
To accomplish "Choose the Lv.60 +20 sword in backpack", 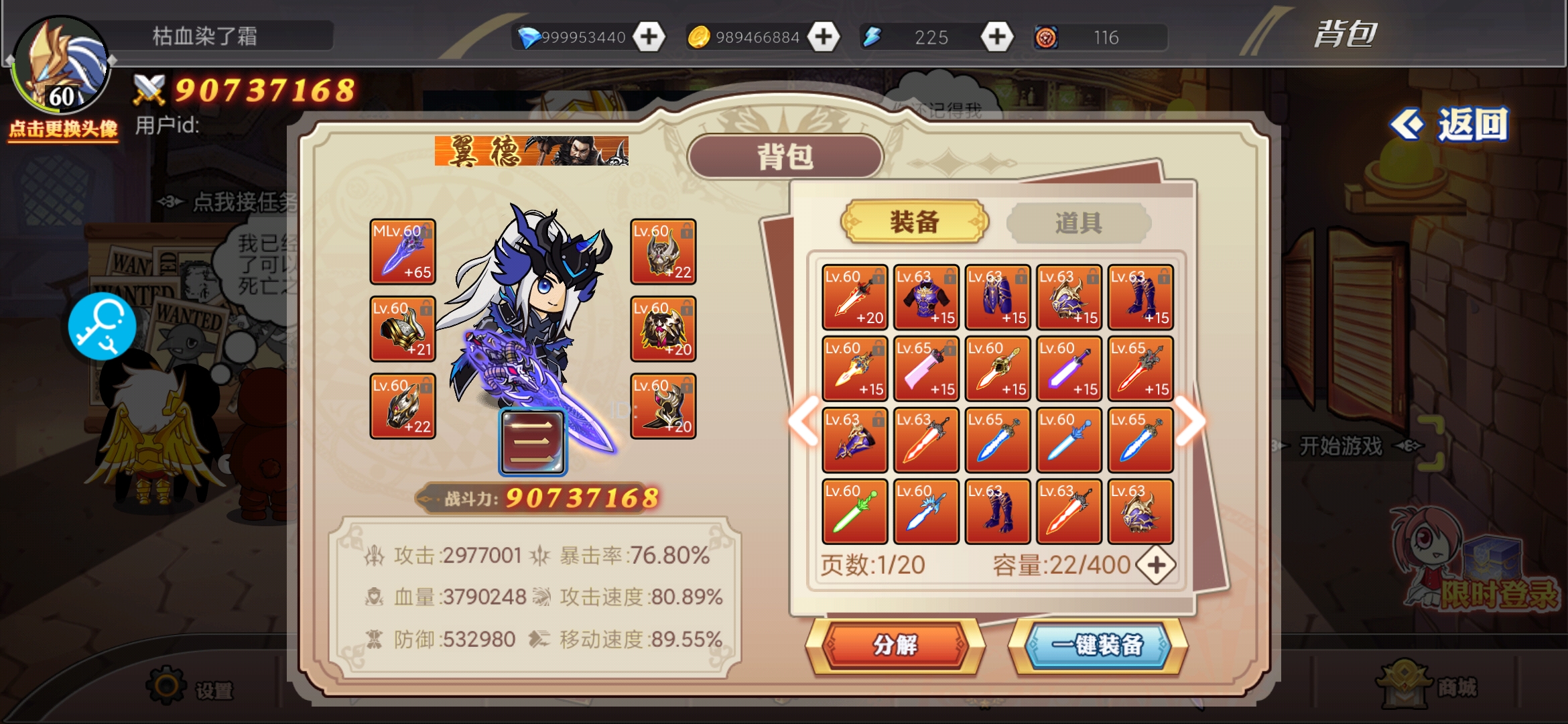I will pos(854,298).
